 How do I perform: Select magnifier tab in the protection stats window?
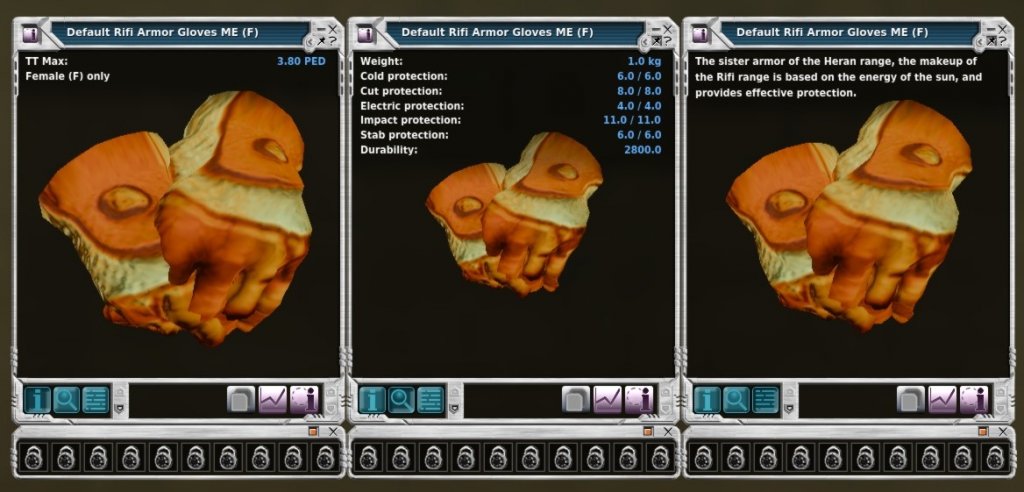(x=401, y=400)
